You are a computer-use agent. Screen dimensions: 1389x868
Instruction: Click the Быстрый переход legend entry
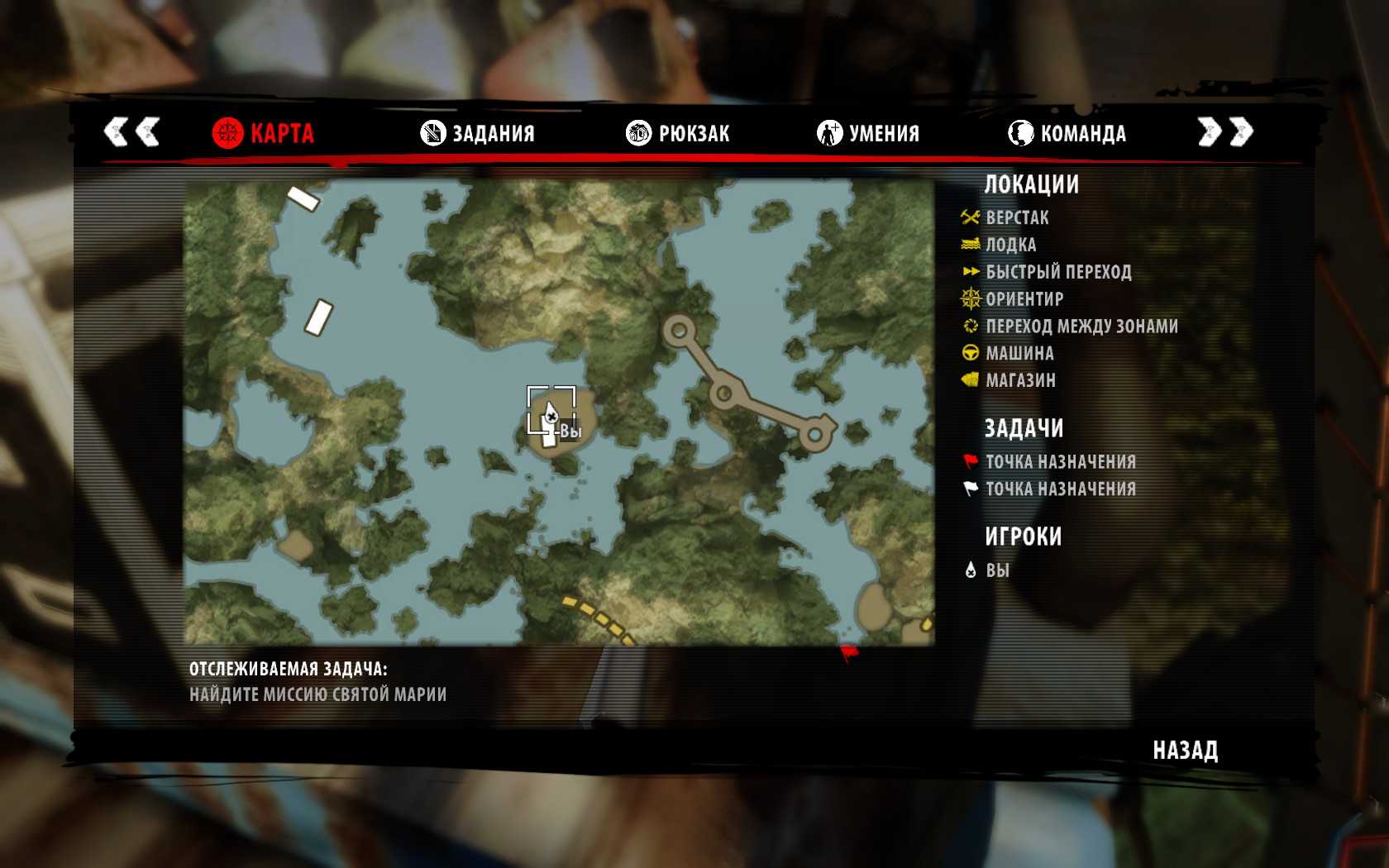pos(1058,272)
